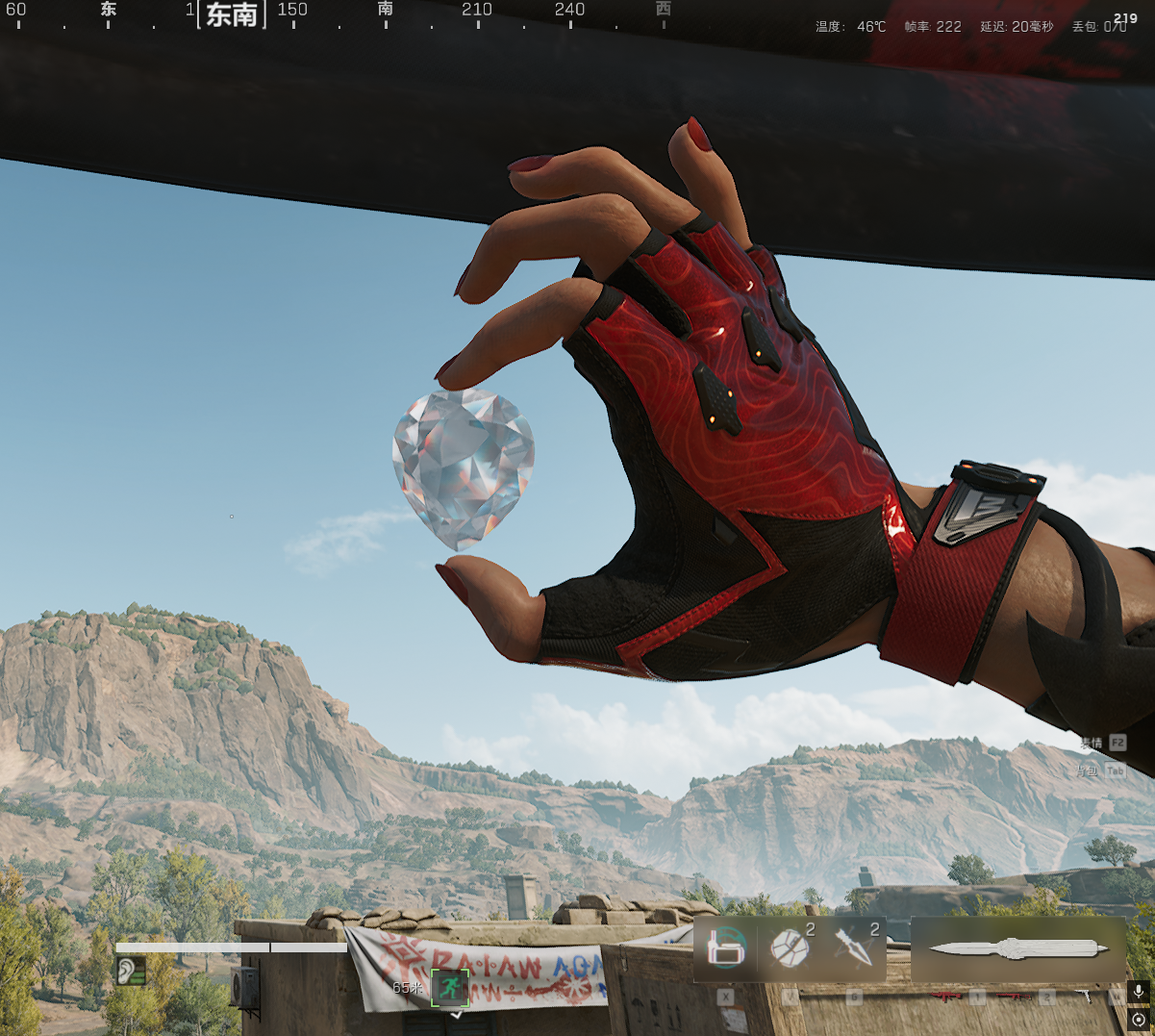Viewport: 1155px width, 1036px height.
Task: Toggle the microphone voice chat icon
Action: pyautogui.click(x=1139, y=992)
